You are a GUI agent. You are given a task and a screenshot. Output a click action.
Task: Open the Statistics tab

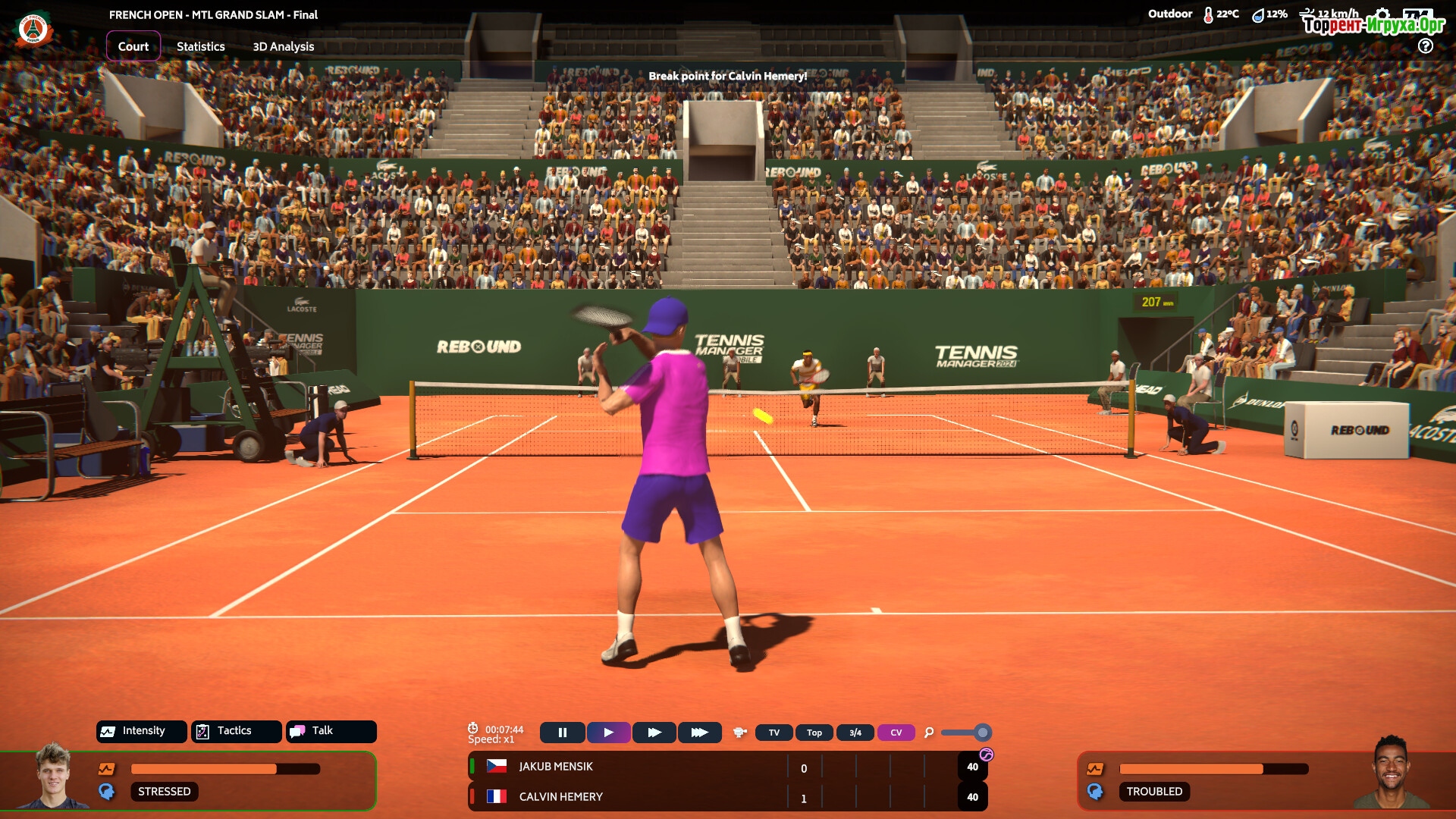[x=201, y=46]
